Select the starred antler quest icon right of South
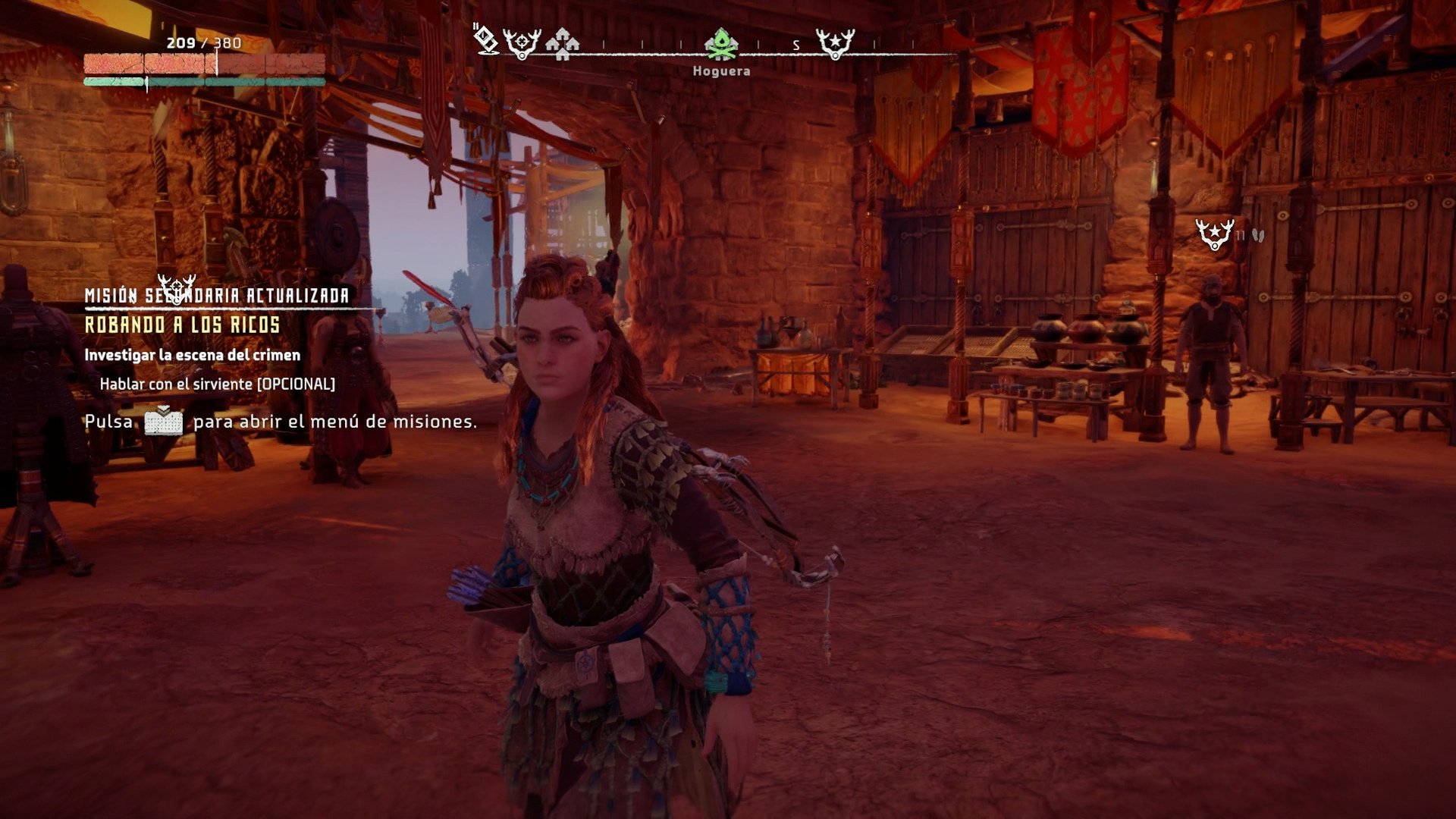Viewport: 1456px width, 819px height. pos(834,44)
